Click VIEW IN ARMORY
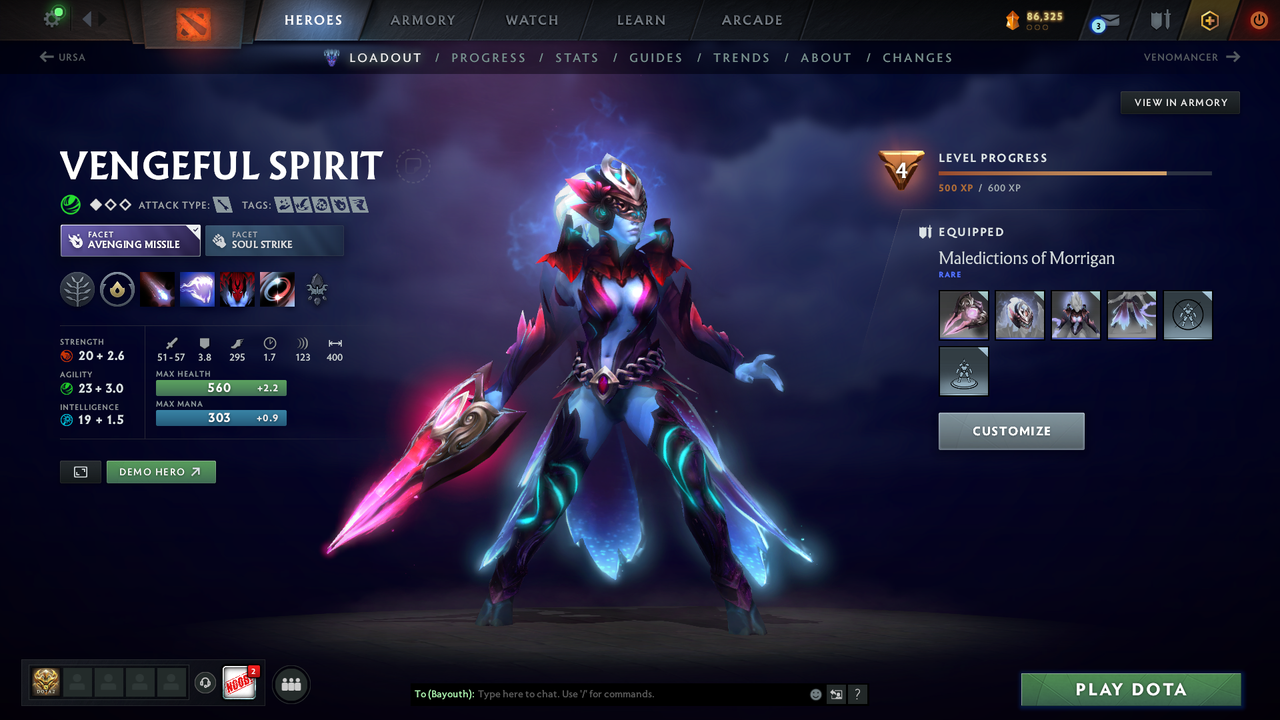The image size is (1280, 720). tap(1179, 102)
